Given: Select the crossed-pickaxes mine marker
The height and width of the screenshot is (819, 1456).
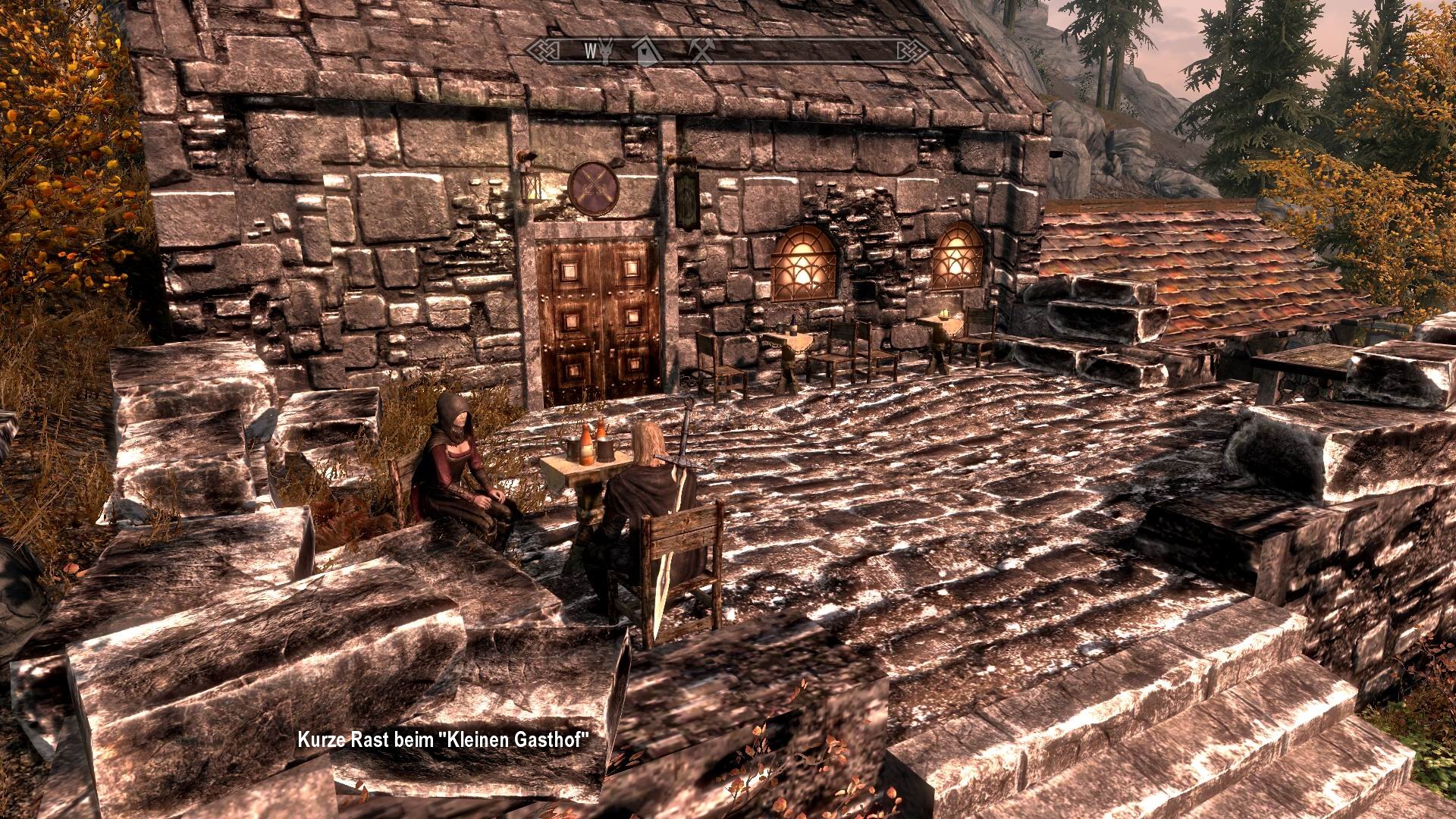Looking at the screenshot, I should point(703,52).
